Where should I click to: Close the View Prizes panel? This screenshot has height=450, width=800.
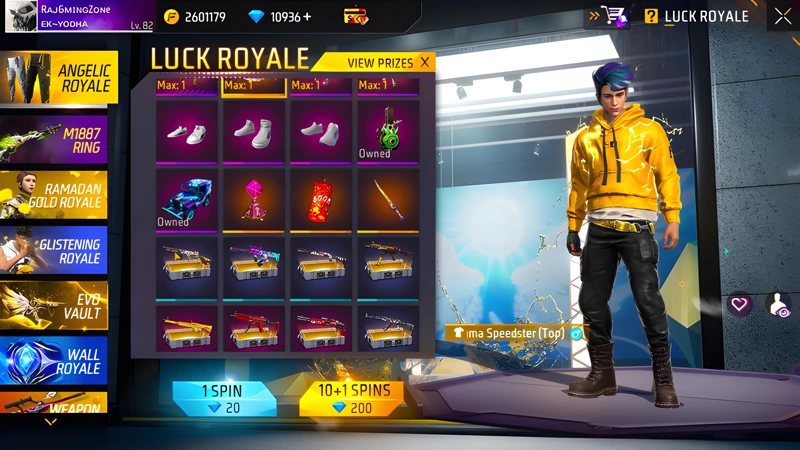coord(424,62)
